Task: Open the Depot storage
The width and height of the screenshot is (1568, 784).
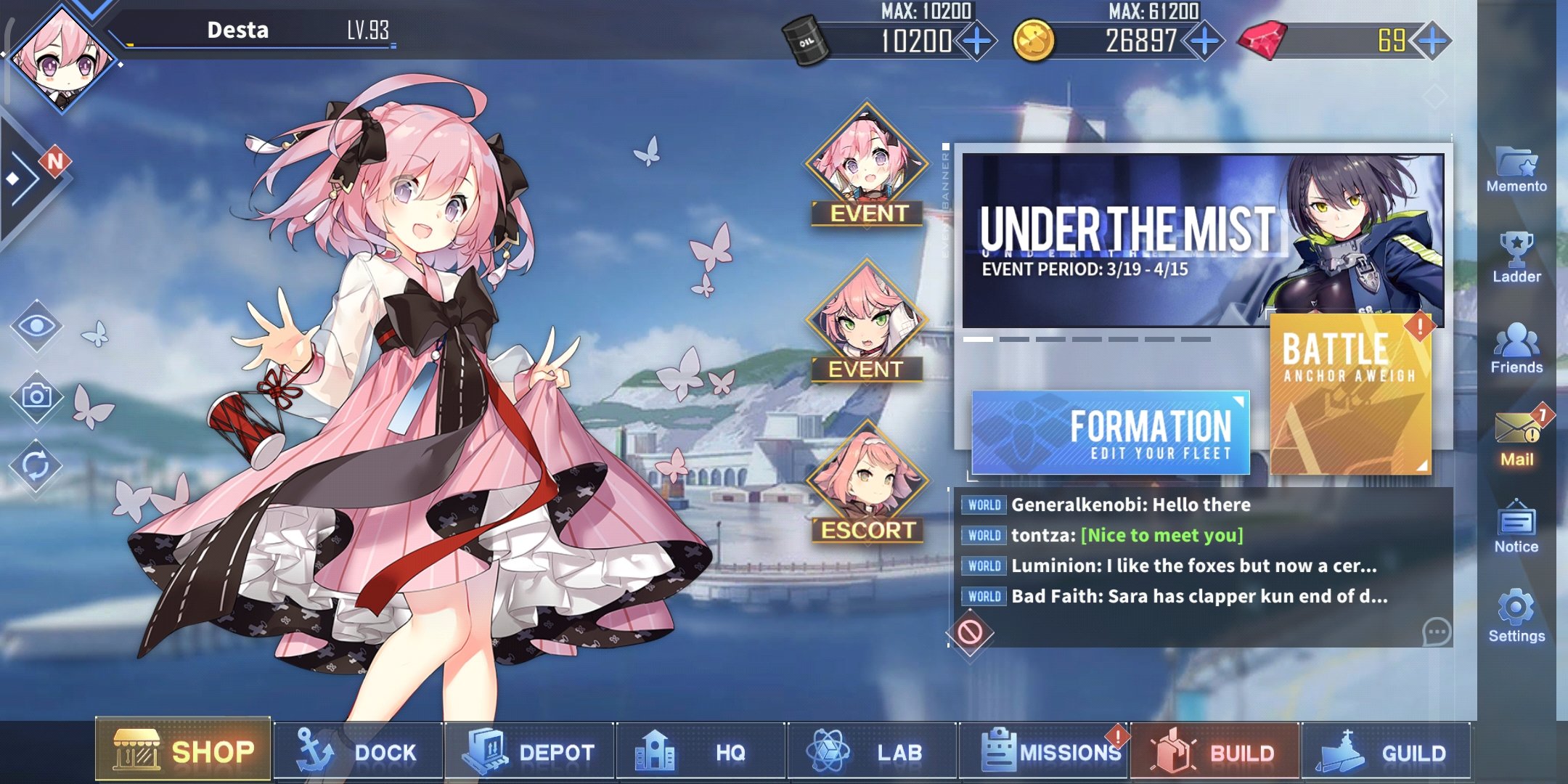Action: coord(530,752)
